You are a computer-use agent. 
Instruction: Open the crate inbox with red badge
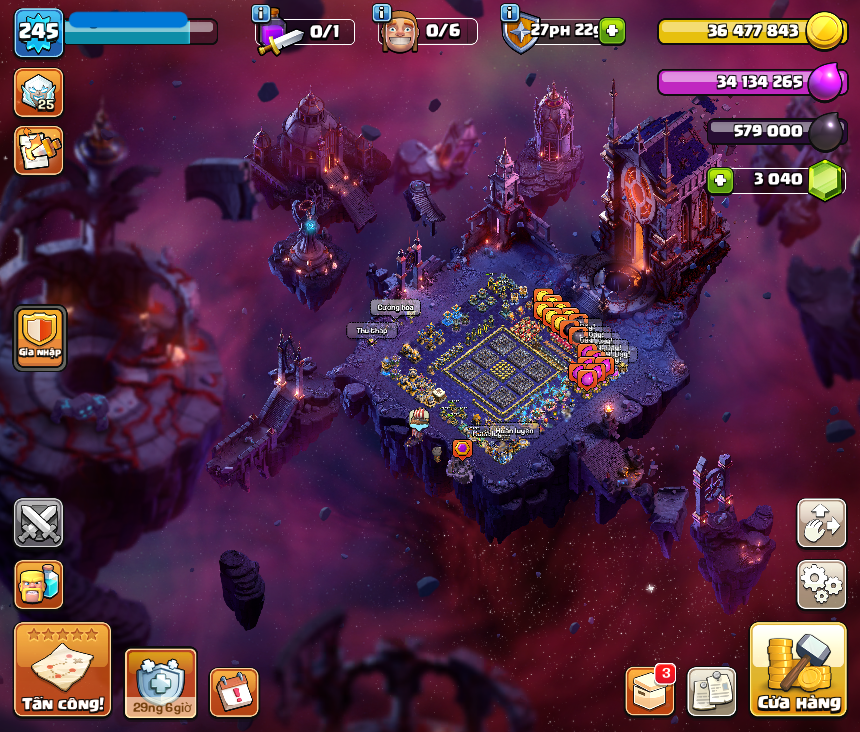(649, 691)
